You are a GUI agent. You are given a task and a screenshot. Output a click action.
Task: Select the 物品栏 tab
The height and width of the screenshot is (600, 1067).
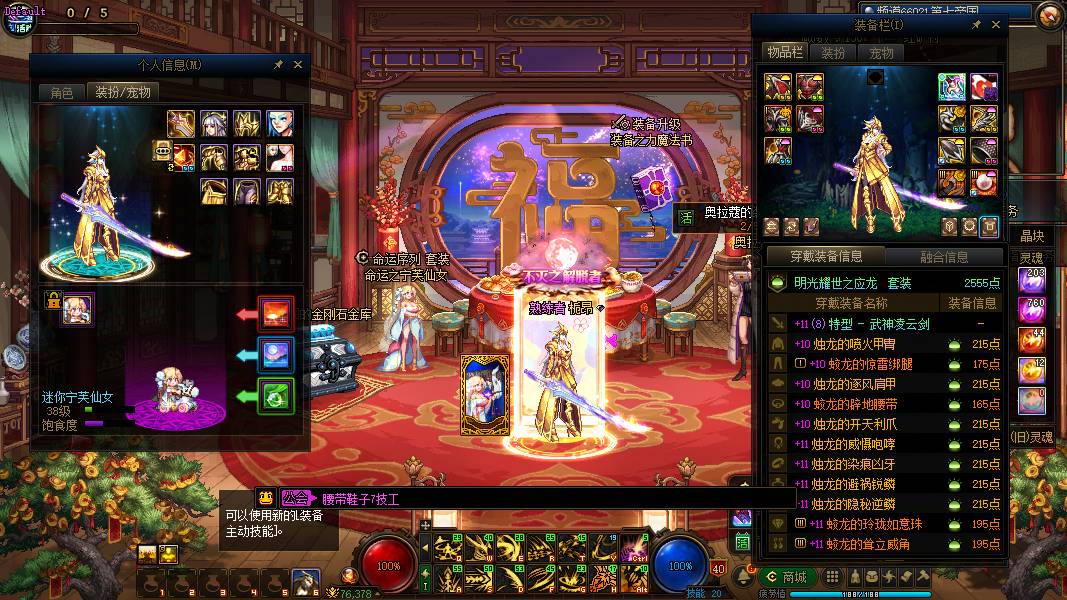(785, 53)
